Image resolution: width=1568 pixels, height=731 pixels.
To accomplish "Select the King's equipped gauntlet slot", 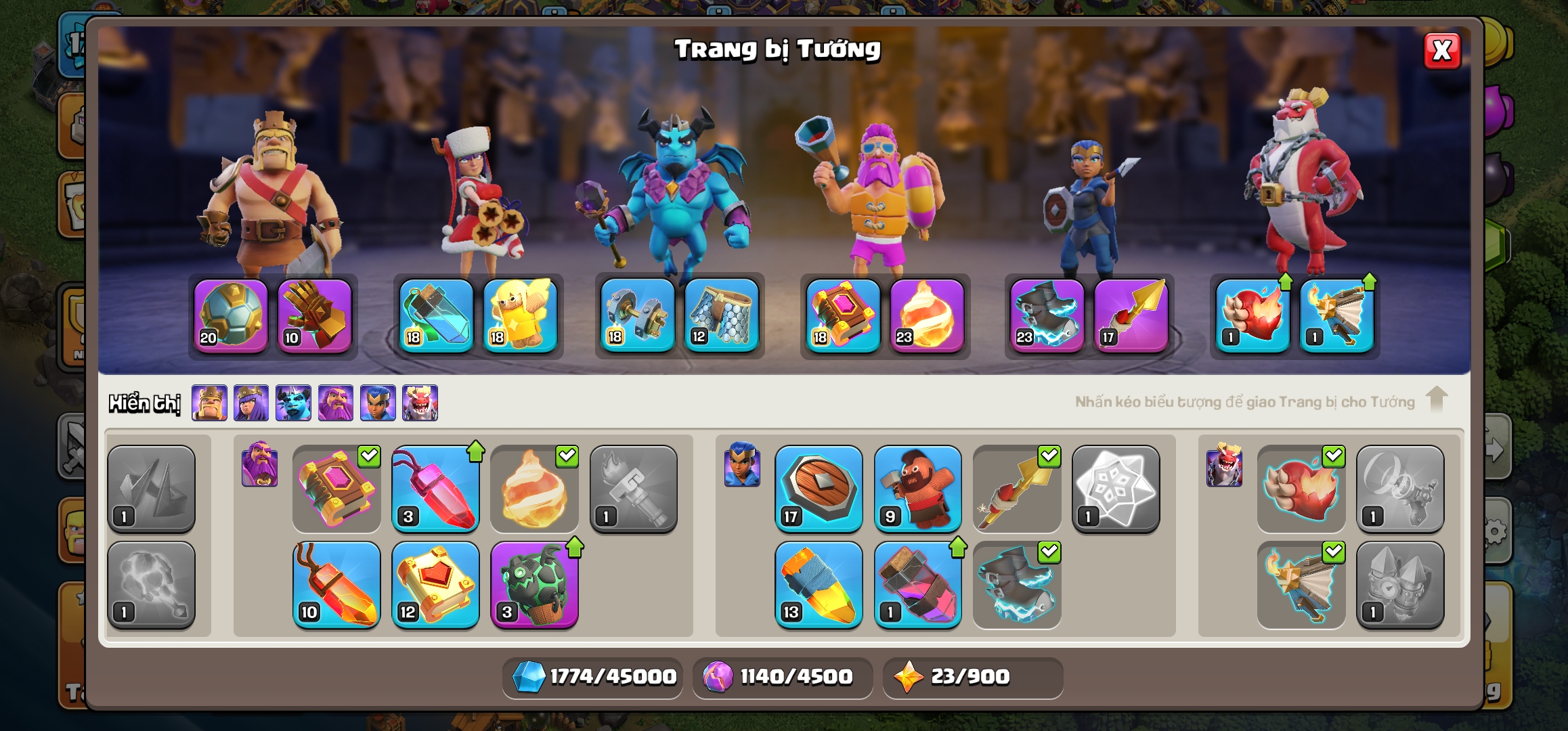I will point(315,316).
